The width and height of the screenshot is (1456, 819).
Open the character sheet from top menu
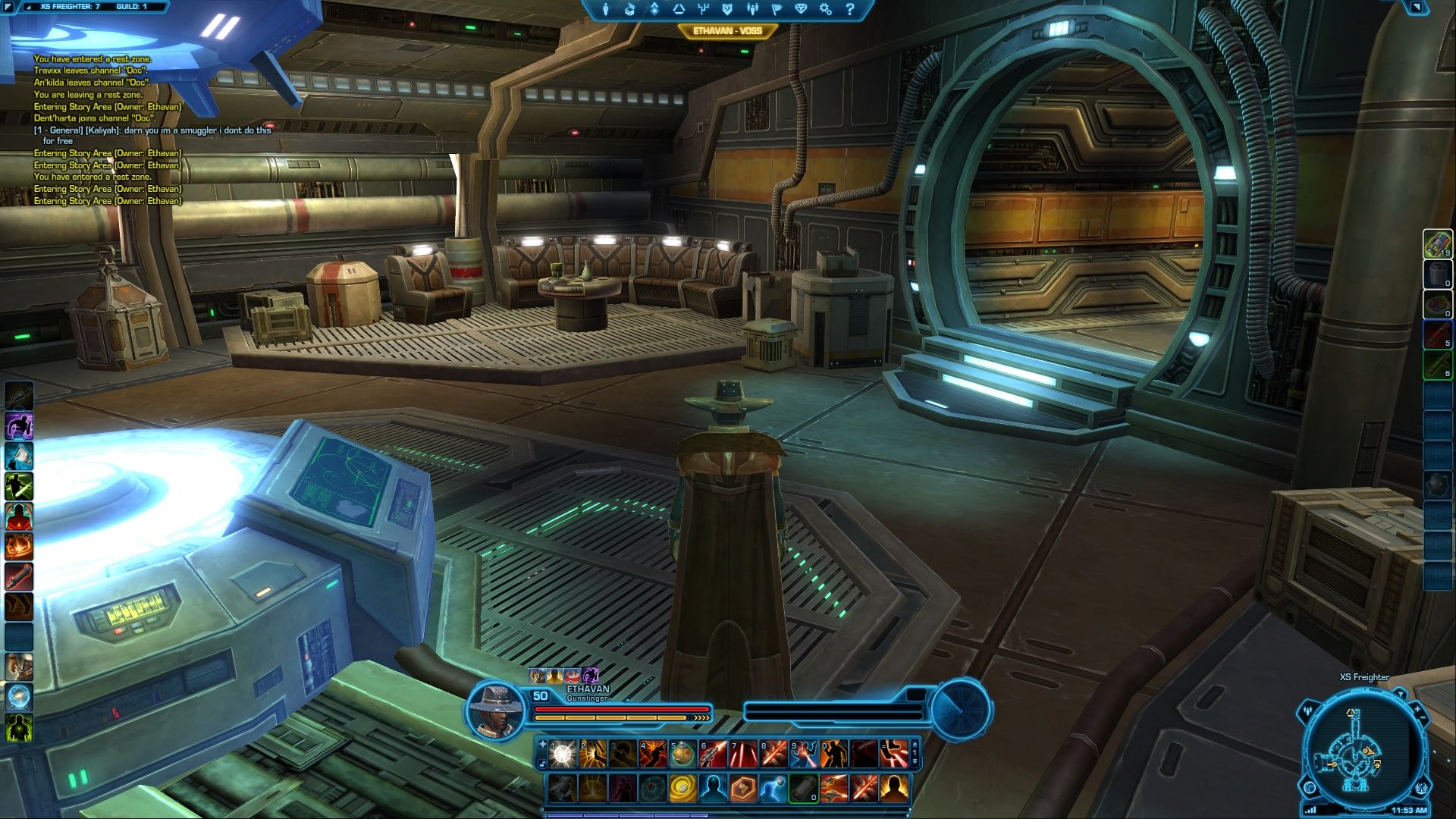click(605, 9)
